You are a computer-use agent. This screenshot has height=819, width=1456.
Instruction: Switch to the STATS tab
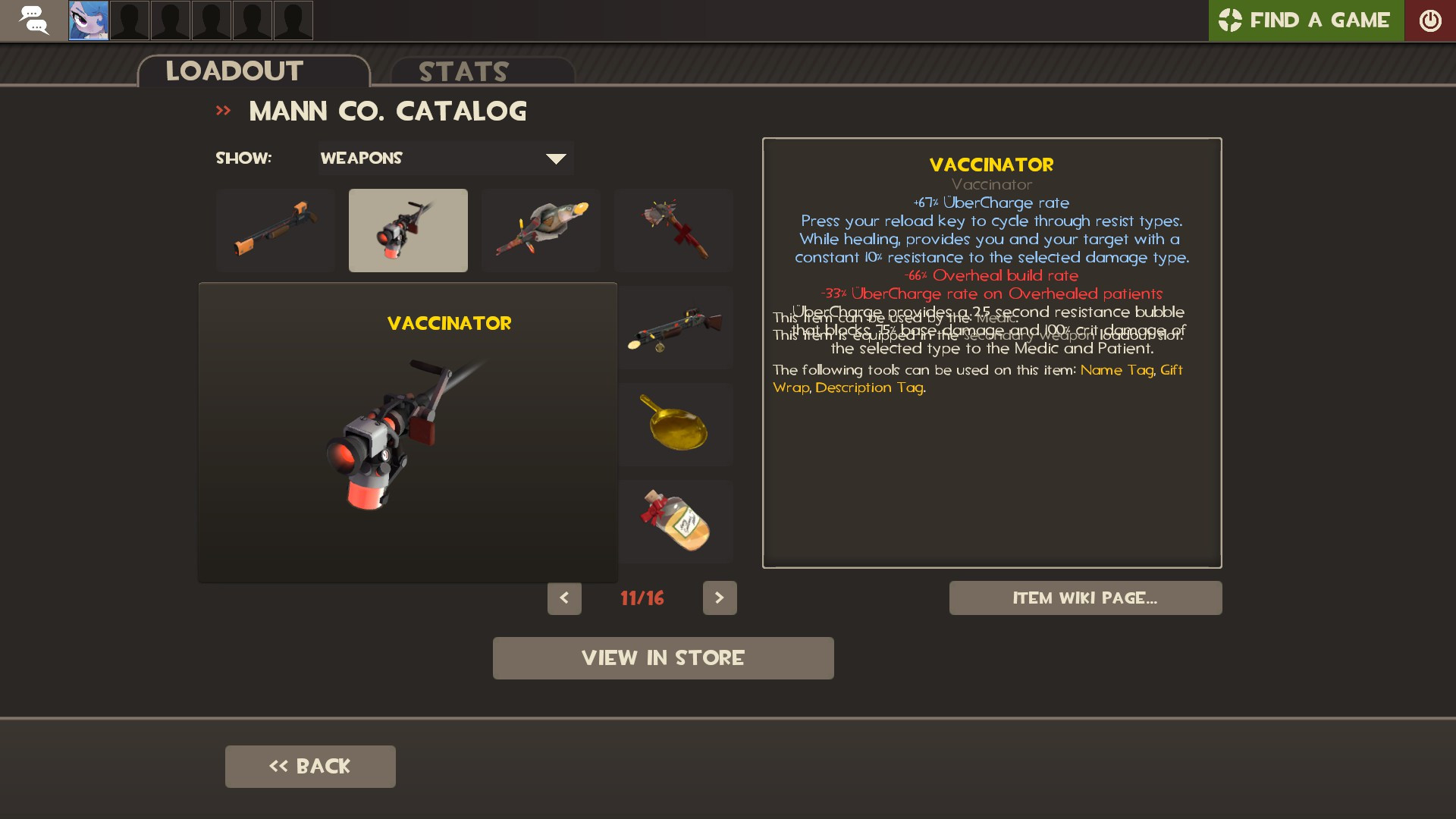463,71
